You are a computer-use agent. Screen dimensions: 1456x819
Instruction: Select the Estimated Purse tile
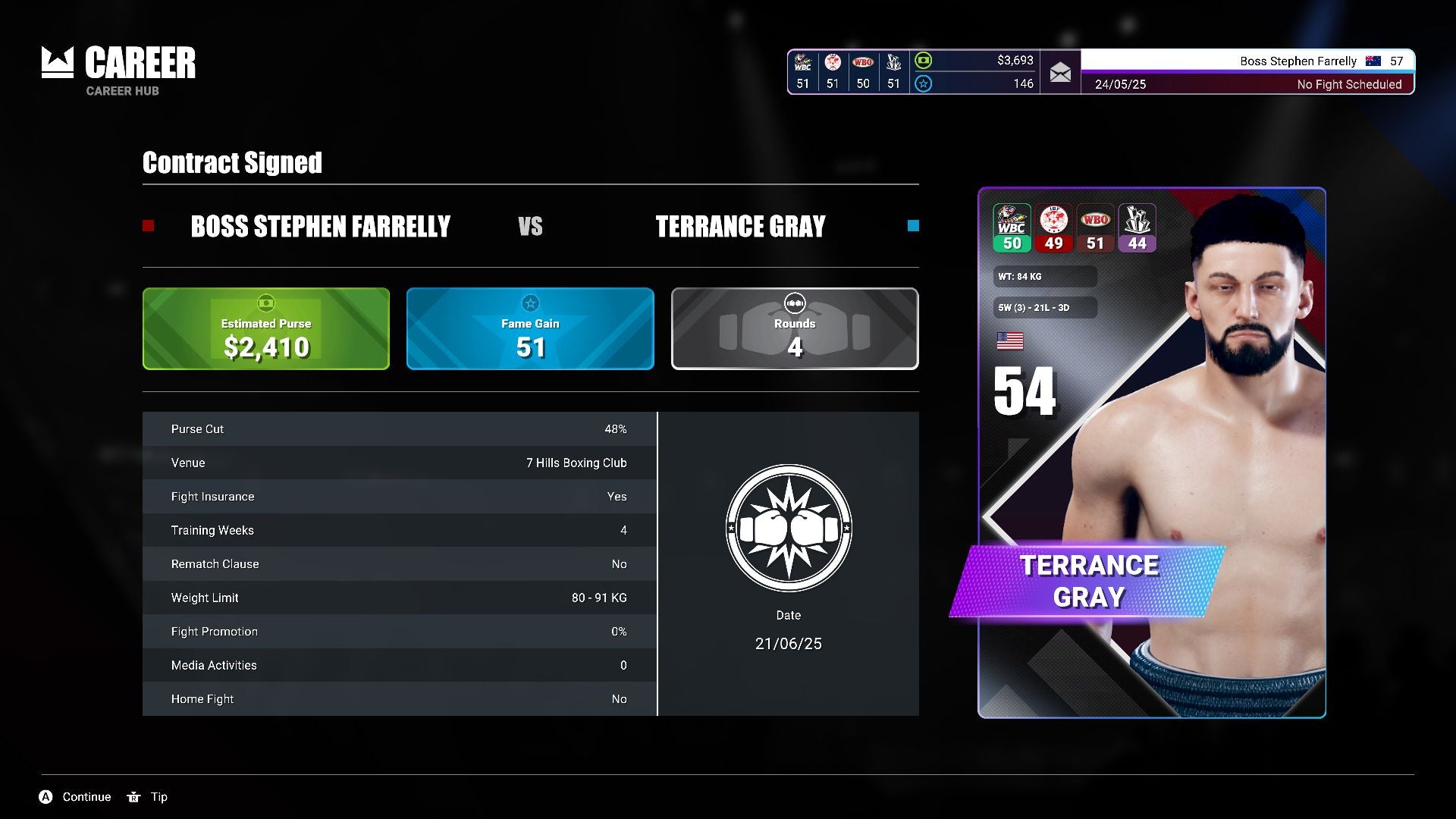[x=266, y=329]
